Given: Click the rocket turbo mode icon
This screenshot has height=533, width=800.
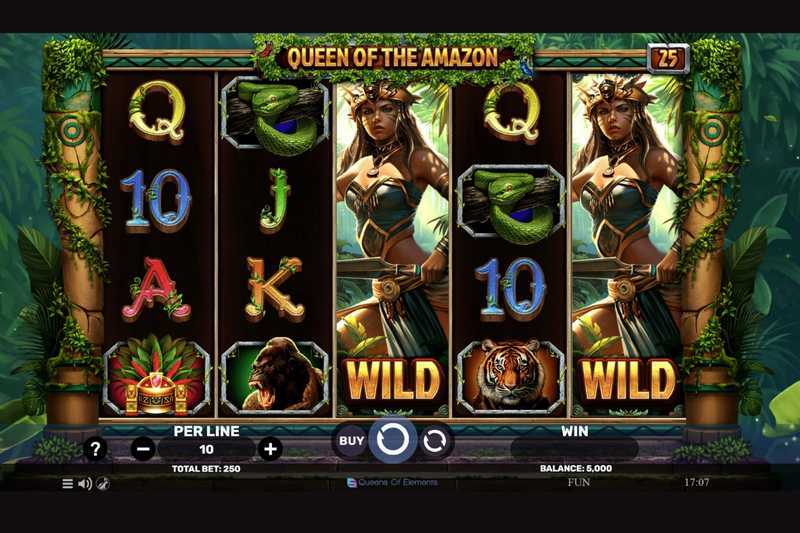Looking at the screenshot, I should click(x=102, y=483).
